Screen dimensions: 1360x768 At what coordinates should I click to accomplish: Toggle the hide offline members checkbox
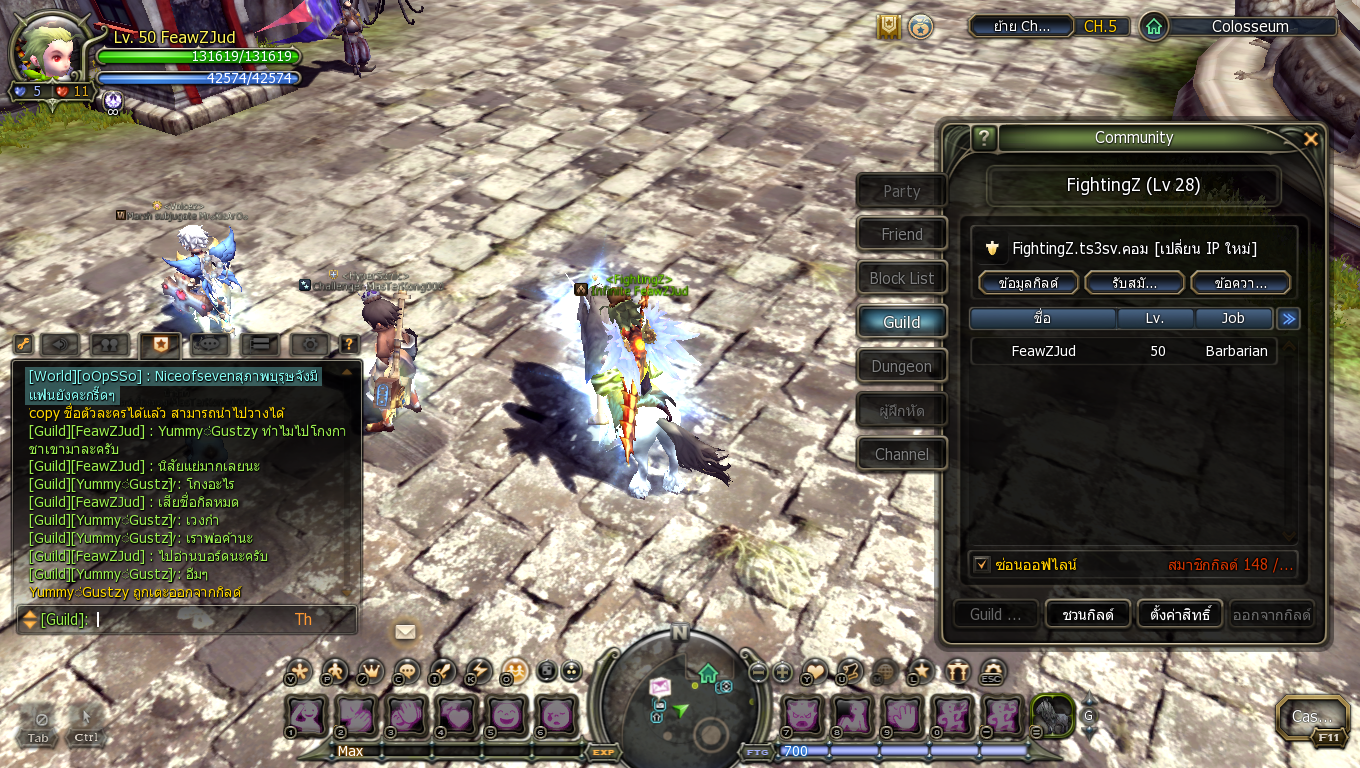pyautogui.click(x=982, y=565)
